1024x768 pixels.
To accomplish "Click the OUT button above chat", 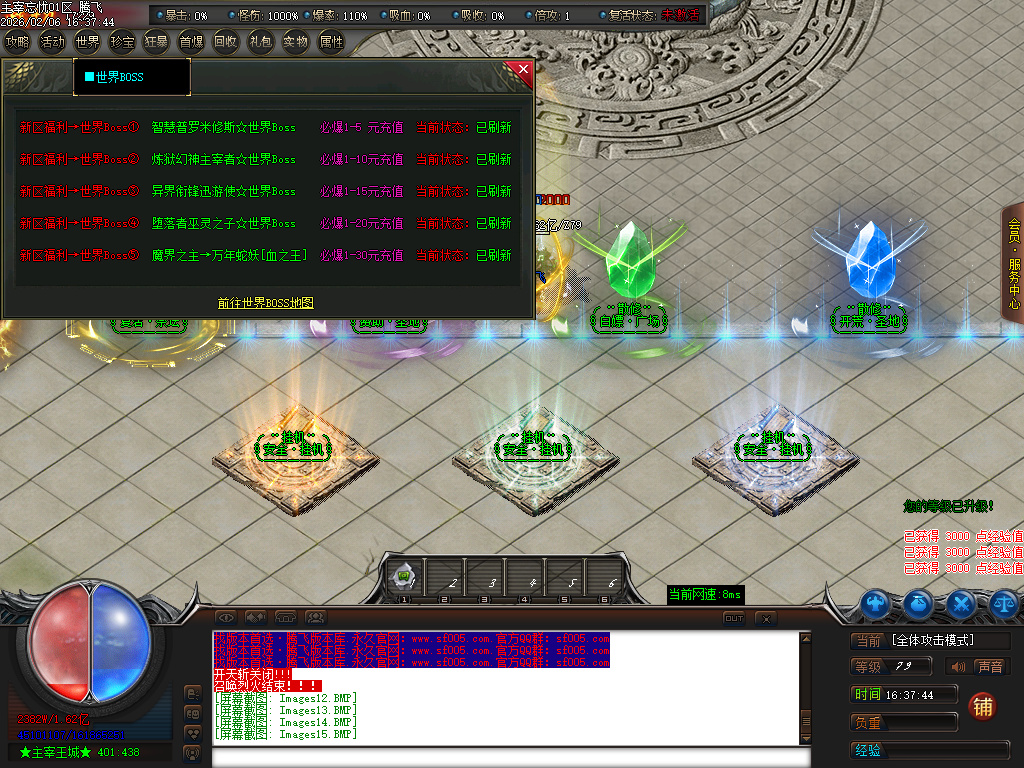I will [x=734, y=619].
